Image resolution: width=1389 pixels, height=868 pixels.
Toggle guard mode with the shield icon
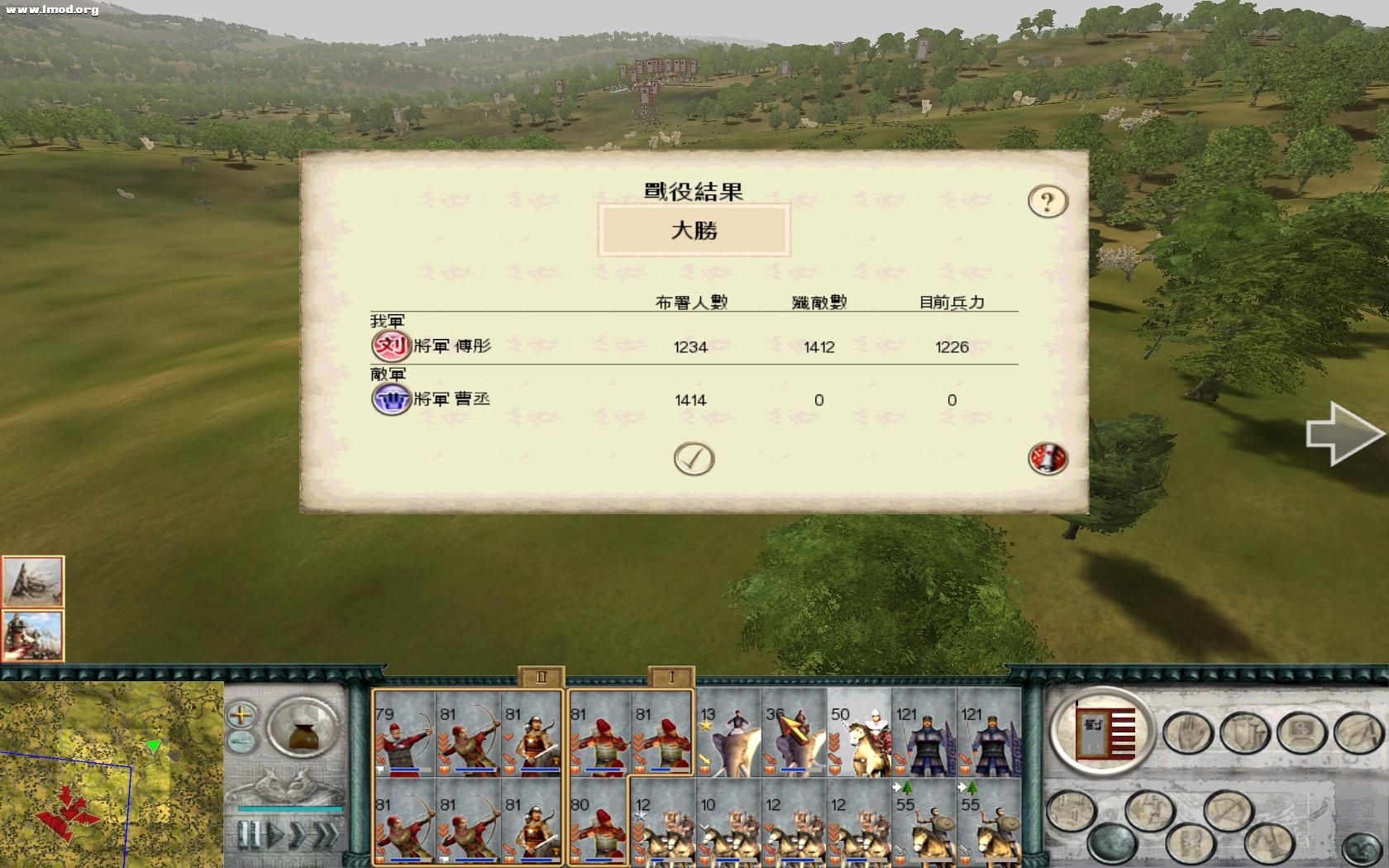[1243, 732]
